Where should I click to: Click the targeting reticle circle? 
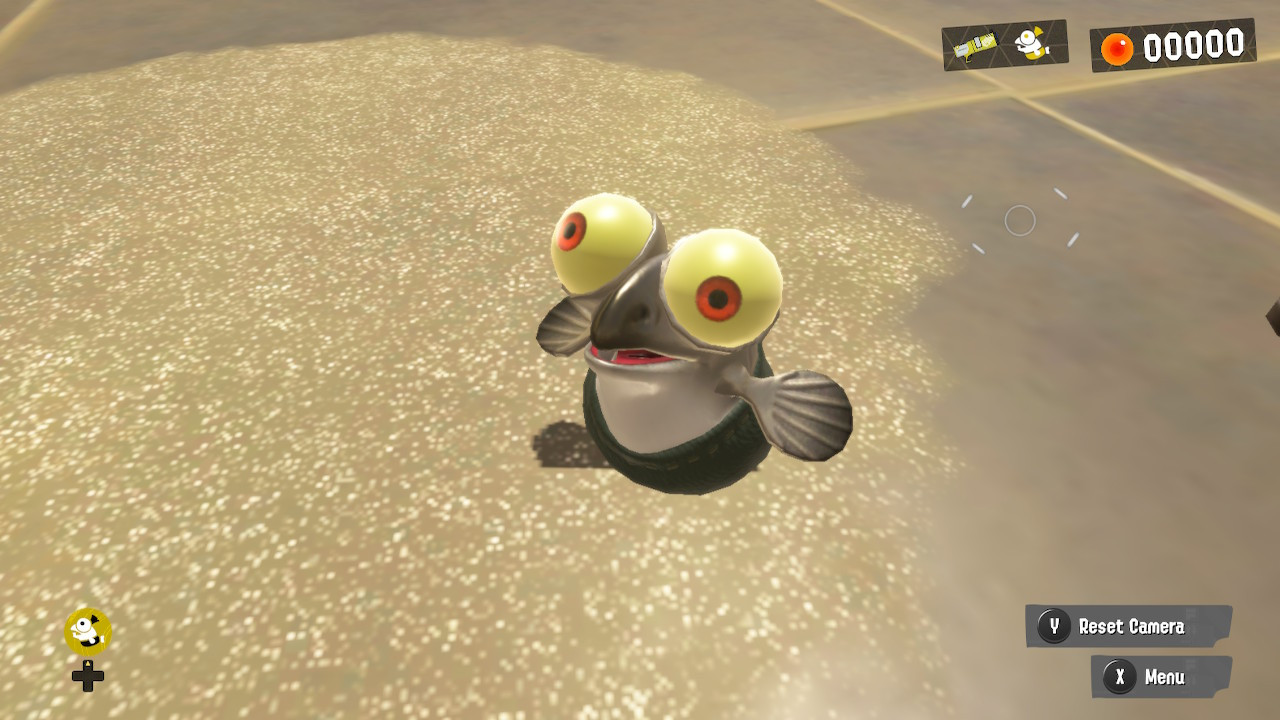click(x=1020, y=220)
